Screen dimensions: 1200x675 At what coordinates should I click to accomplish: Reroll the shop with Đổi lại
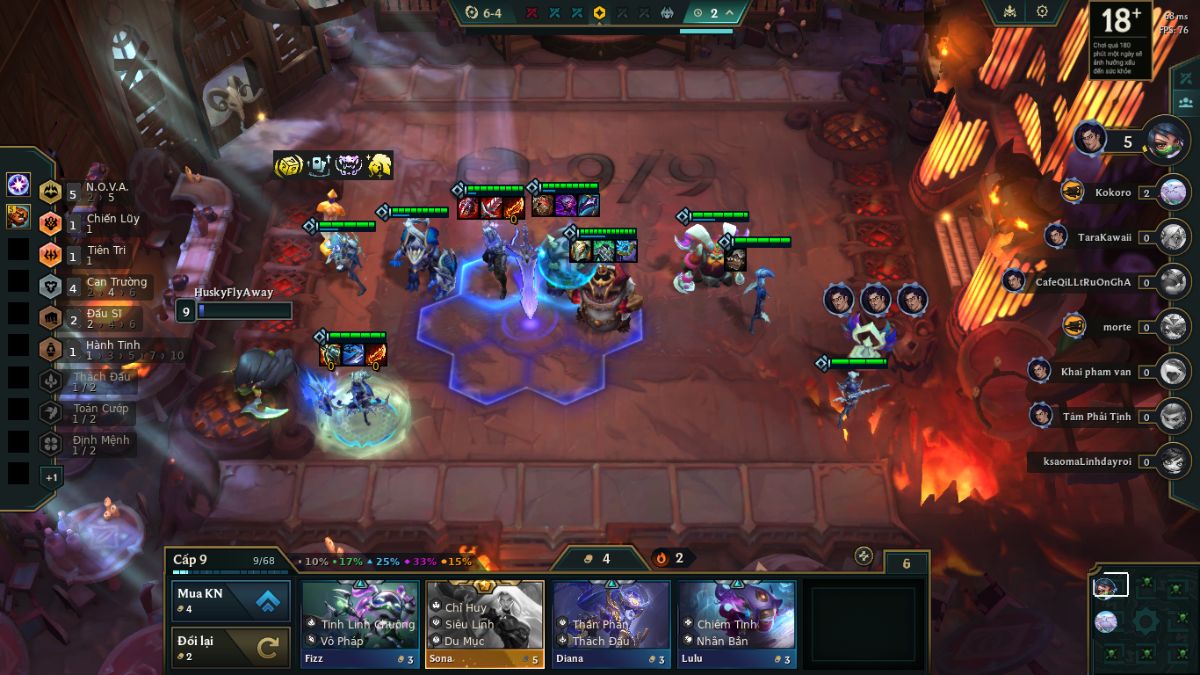pos(231,647)
